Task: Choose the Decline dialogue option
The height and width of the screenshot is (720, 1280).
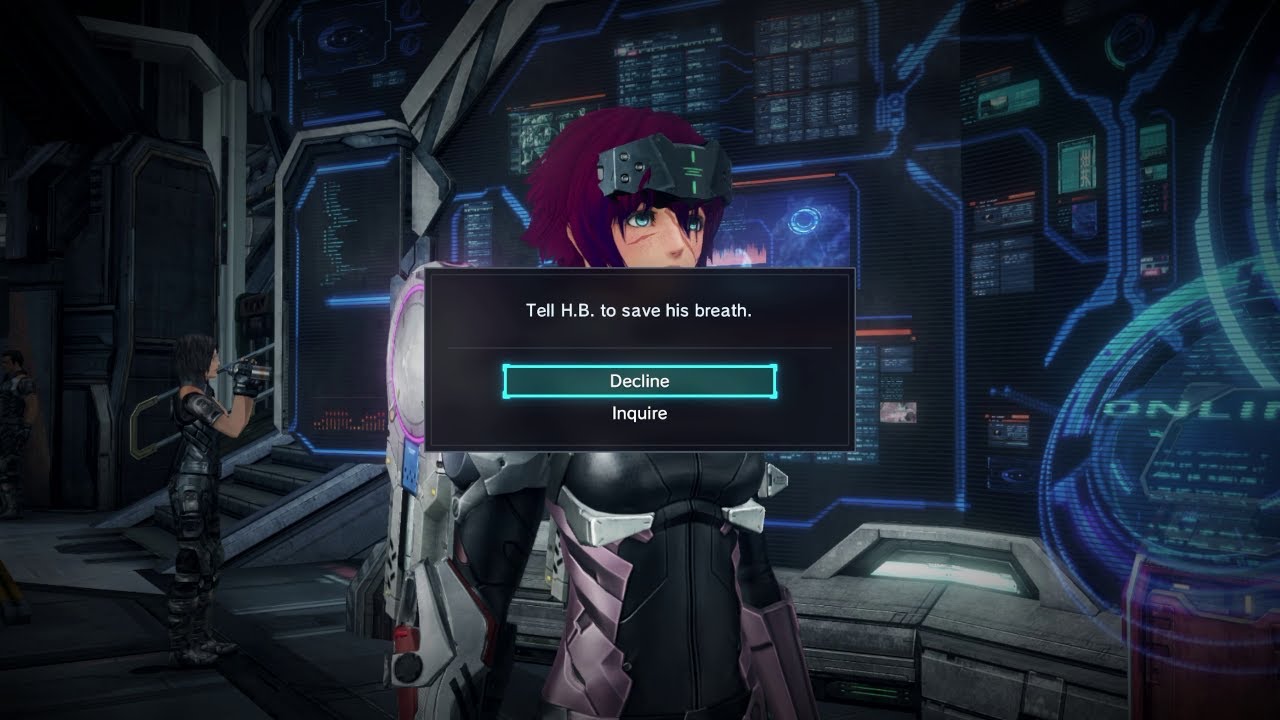Action: pos(639,381)
